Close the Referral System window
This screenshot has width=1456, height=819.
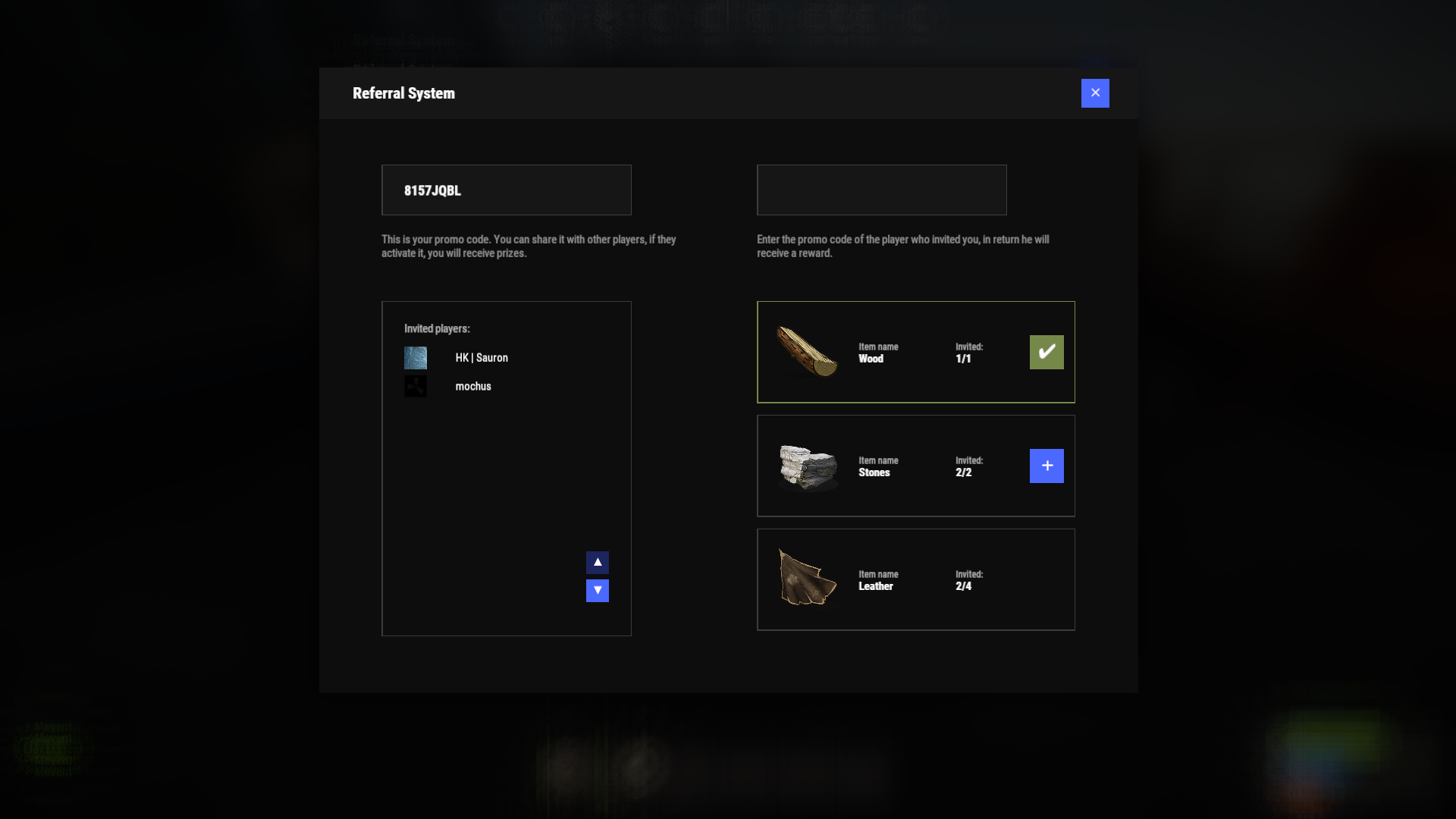click(1094, 93)
